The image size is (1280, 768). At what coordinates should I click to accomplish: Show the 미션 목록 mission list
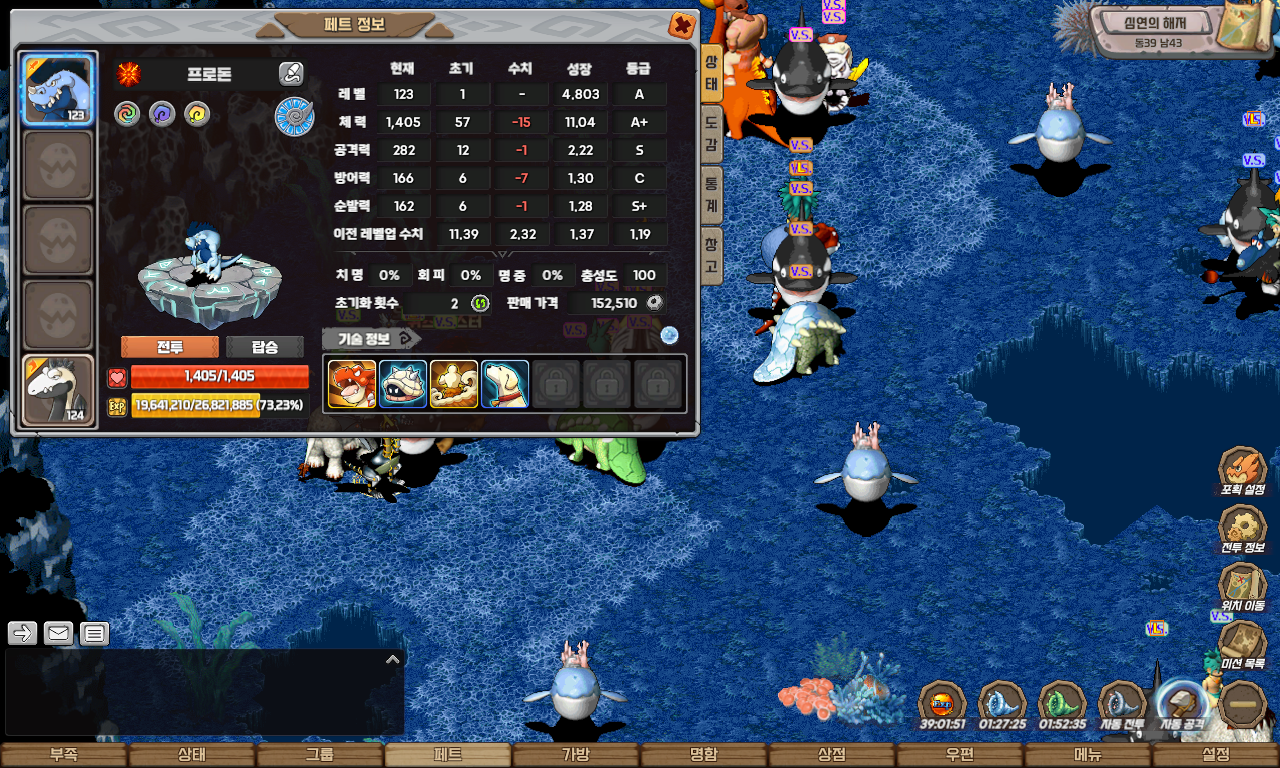(x=1243, y=645)
